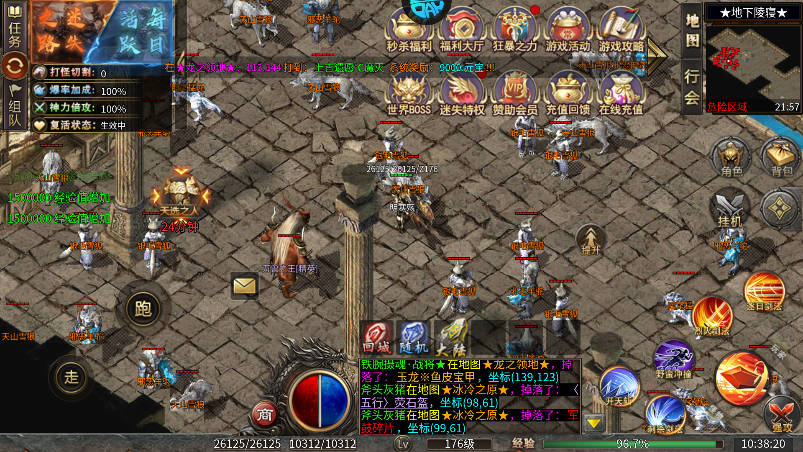Screen dimensions: 803x452
Task: Switch to 跑 run movement mode
Action: point(142,308)
